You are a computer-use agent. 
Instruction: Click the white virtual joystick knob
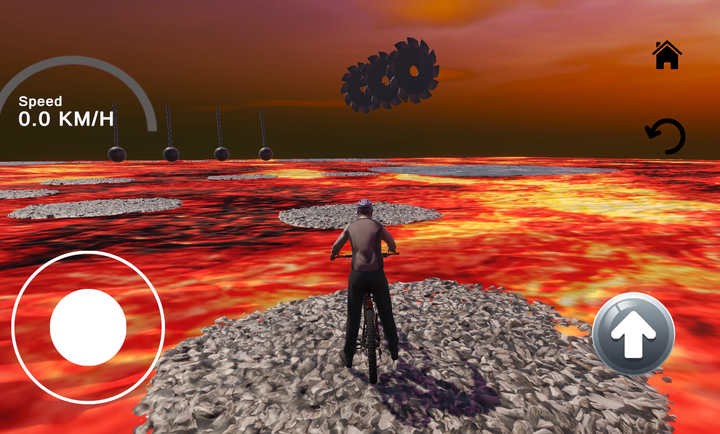[88, 327]
